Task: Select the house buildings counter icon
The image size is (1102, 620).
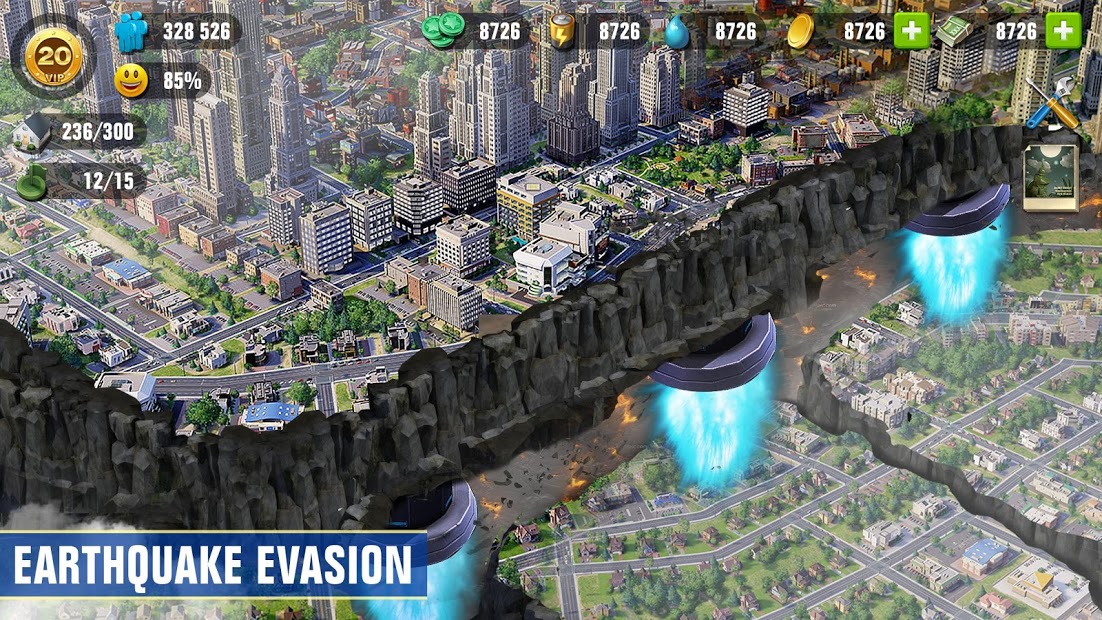Action: click(x=35, y=131)
